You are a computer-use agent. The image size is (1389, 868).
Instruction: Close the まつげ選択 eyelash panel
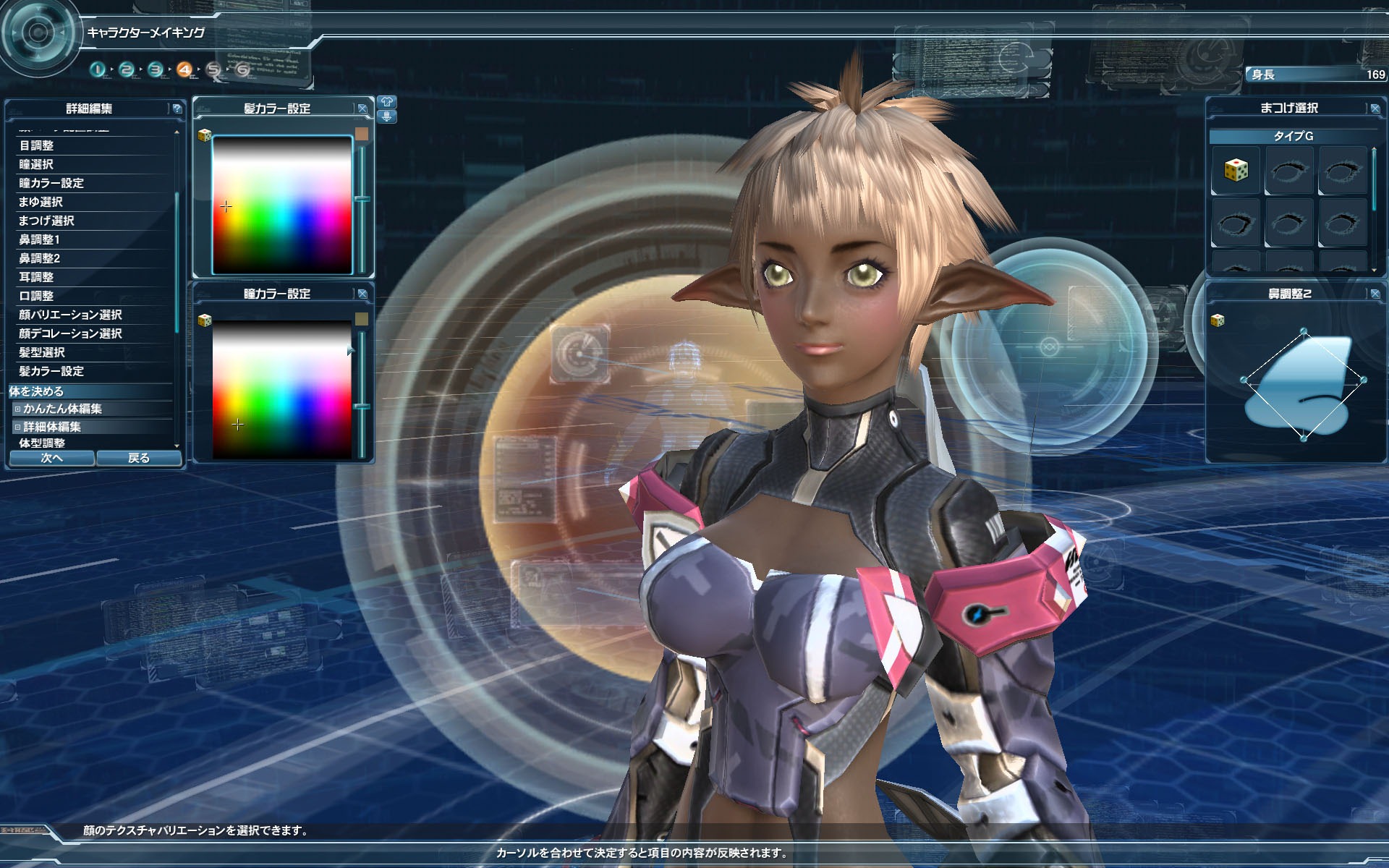point(1375,109)
